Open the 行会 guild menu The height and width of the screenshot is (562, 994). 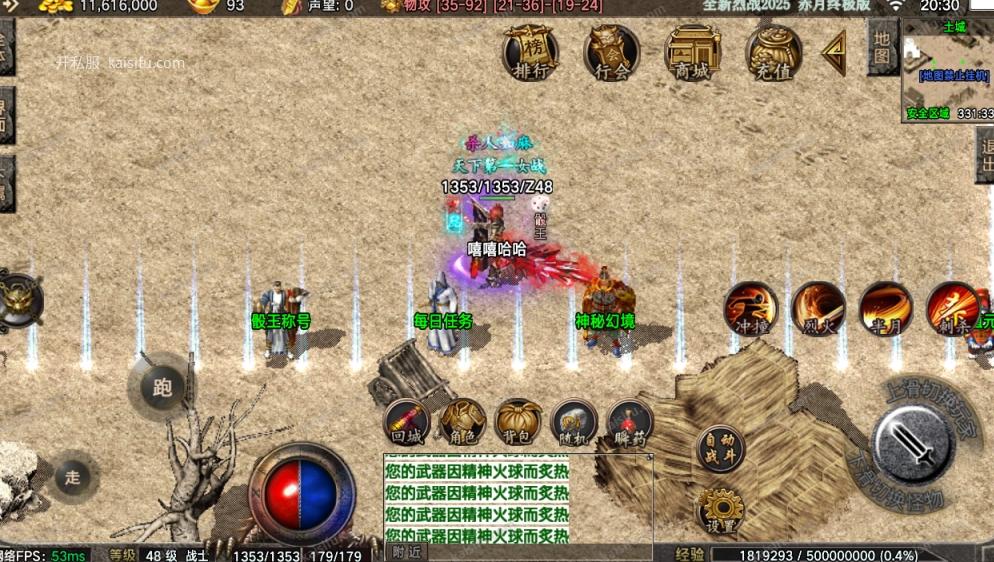coord(612,51)
